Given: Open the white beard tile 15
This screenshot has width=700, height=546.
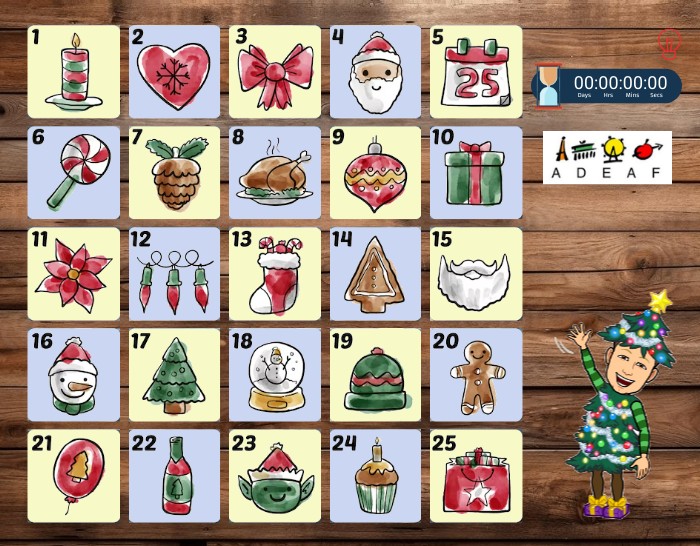Looking at the screenshot, I should 476,274.
